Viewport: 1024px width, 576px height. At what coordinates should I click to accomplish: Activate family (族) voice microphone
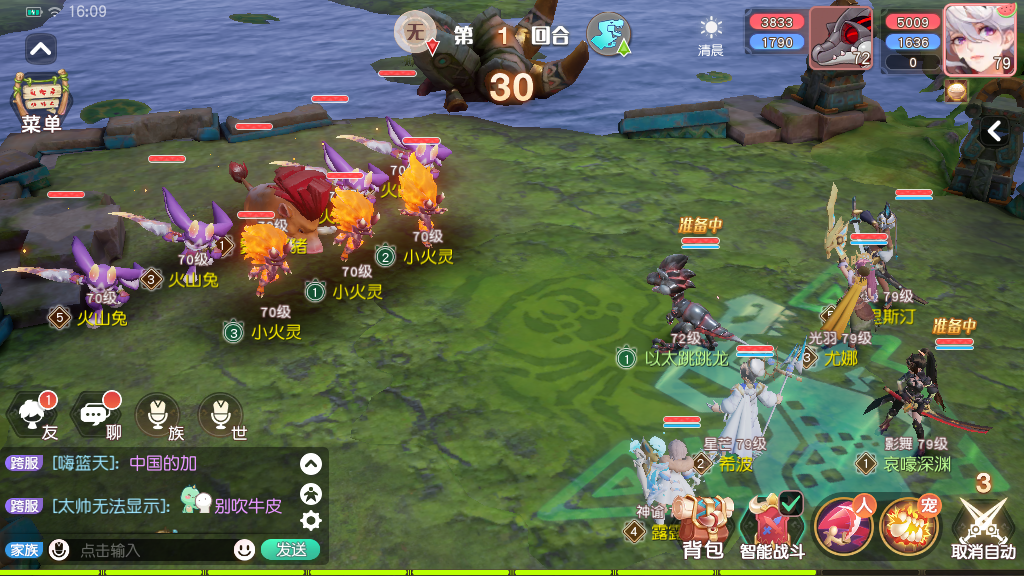click(x=159, y=415)
